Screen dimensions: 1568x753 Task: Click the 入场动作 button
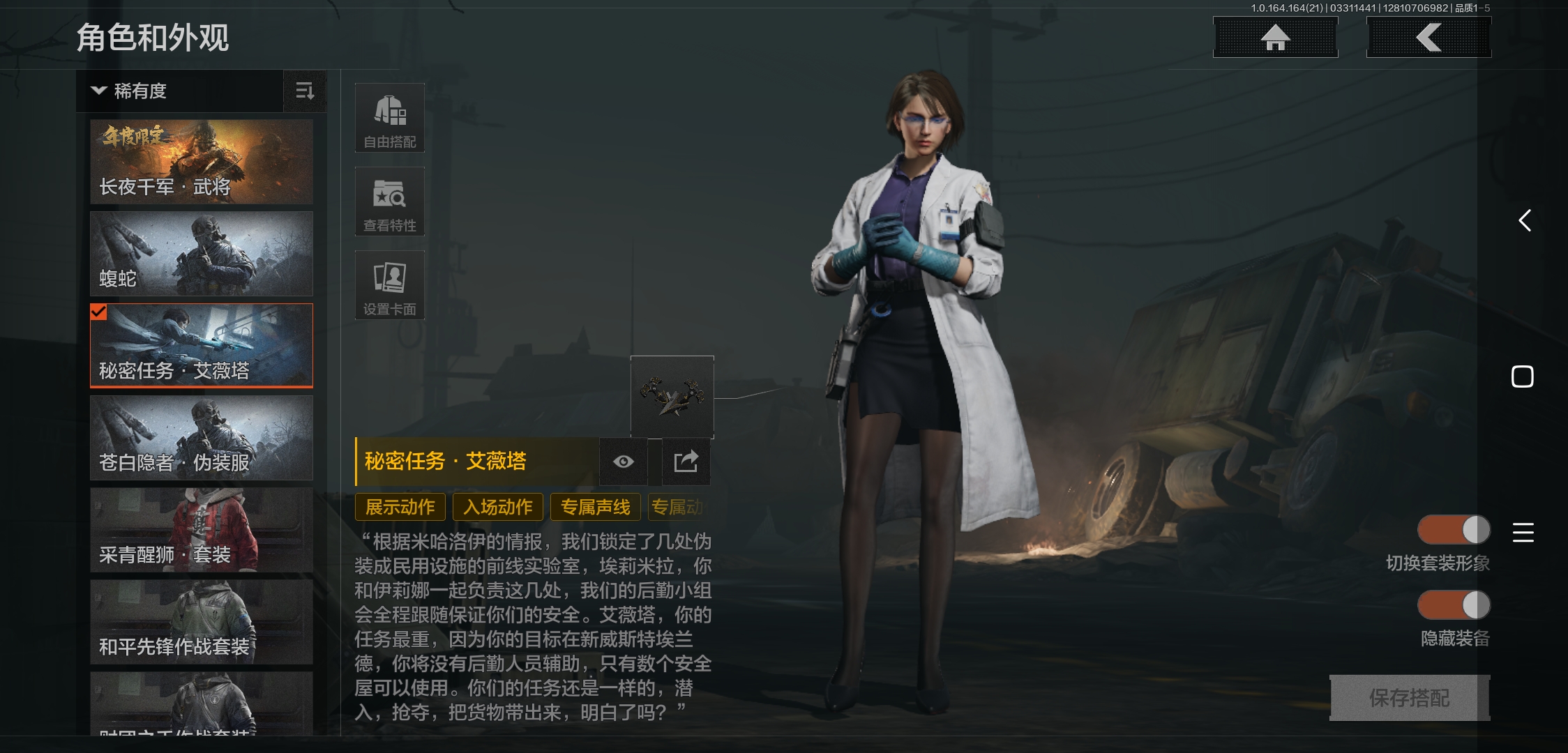coord(497,507)
